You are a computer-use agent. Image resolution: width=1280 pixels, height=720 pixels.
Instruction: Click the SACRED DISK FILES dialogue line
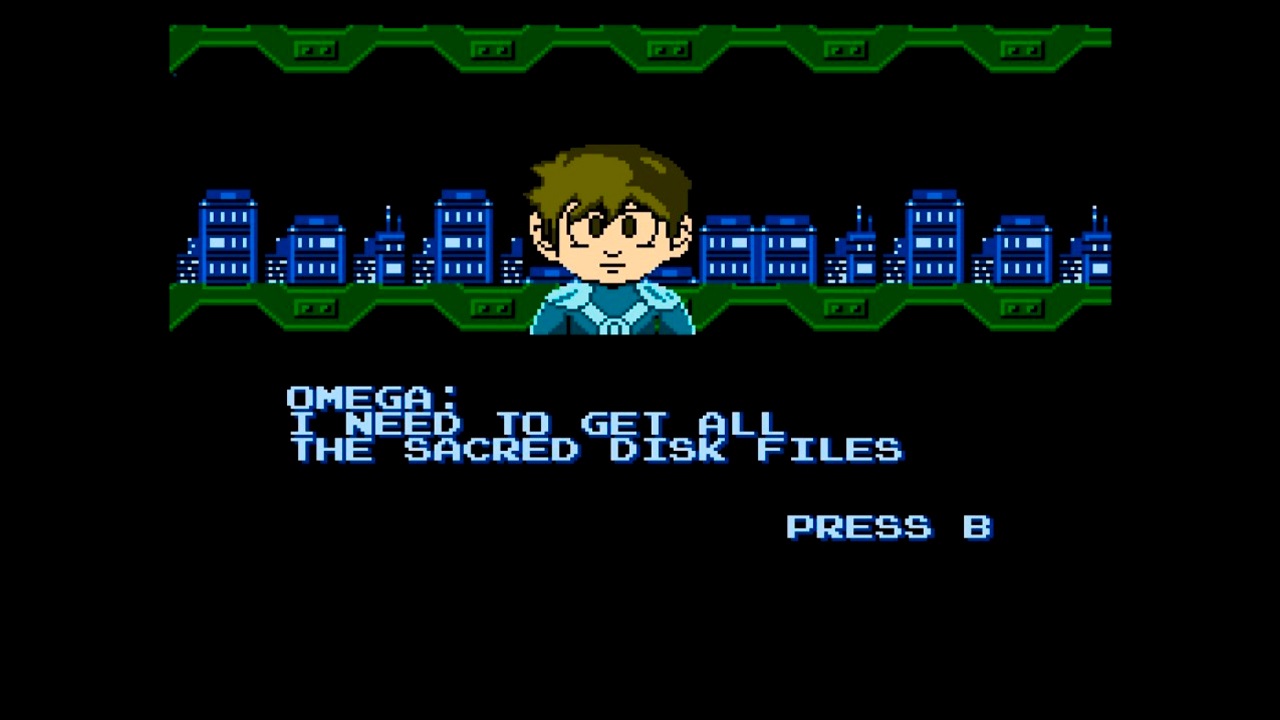597,449
